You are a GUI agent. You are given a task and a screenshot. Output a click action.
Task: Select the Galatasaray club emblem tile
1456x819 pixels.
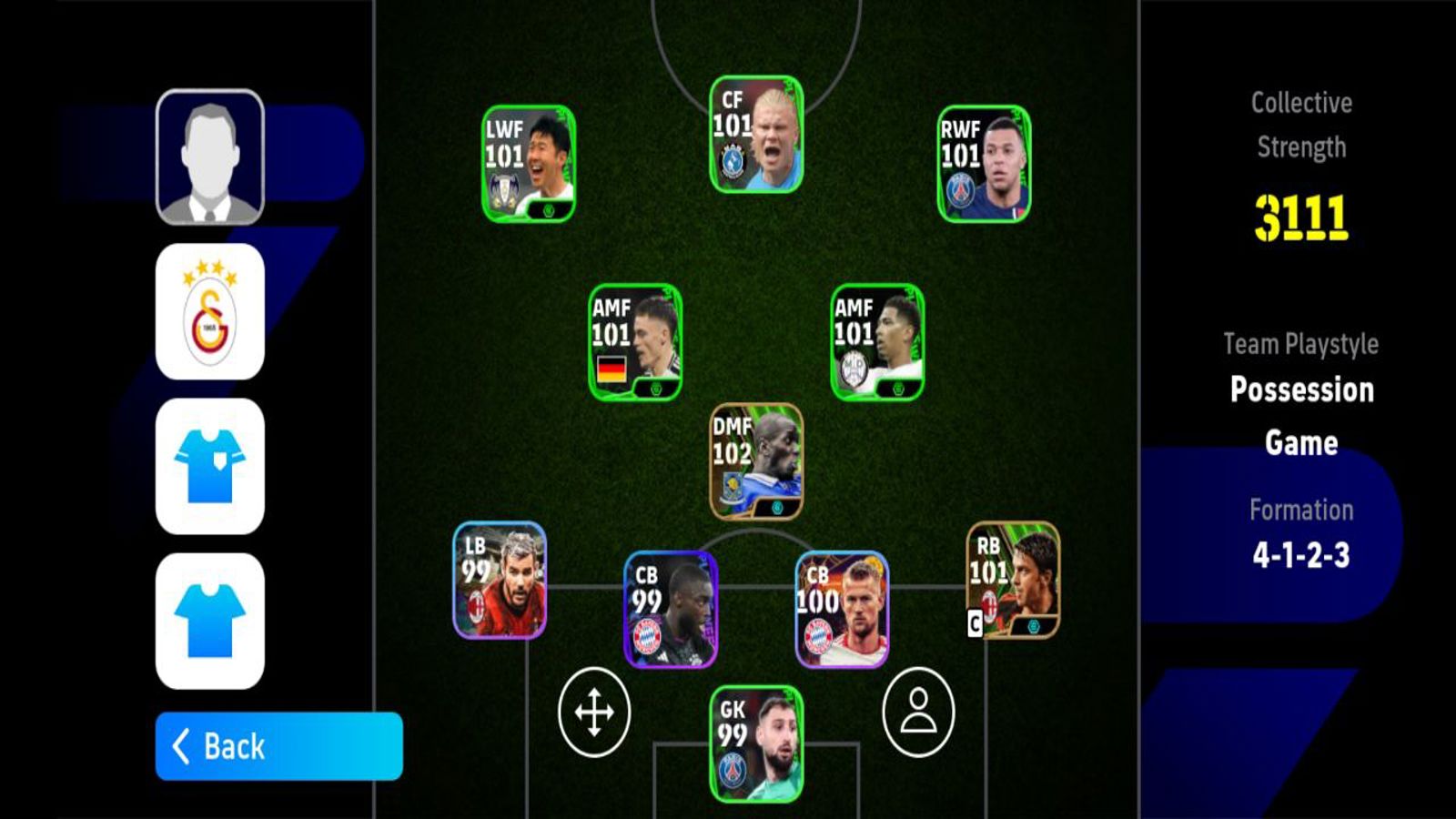(210, 311)
